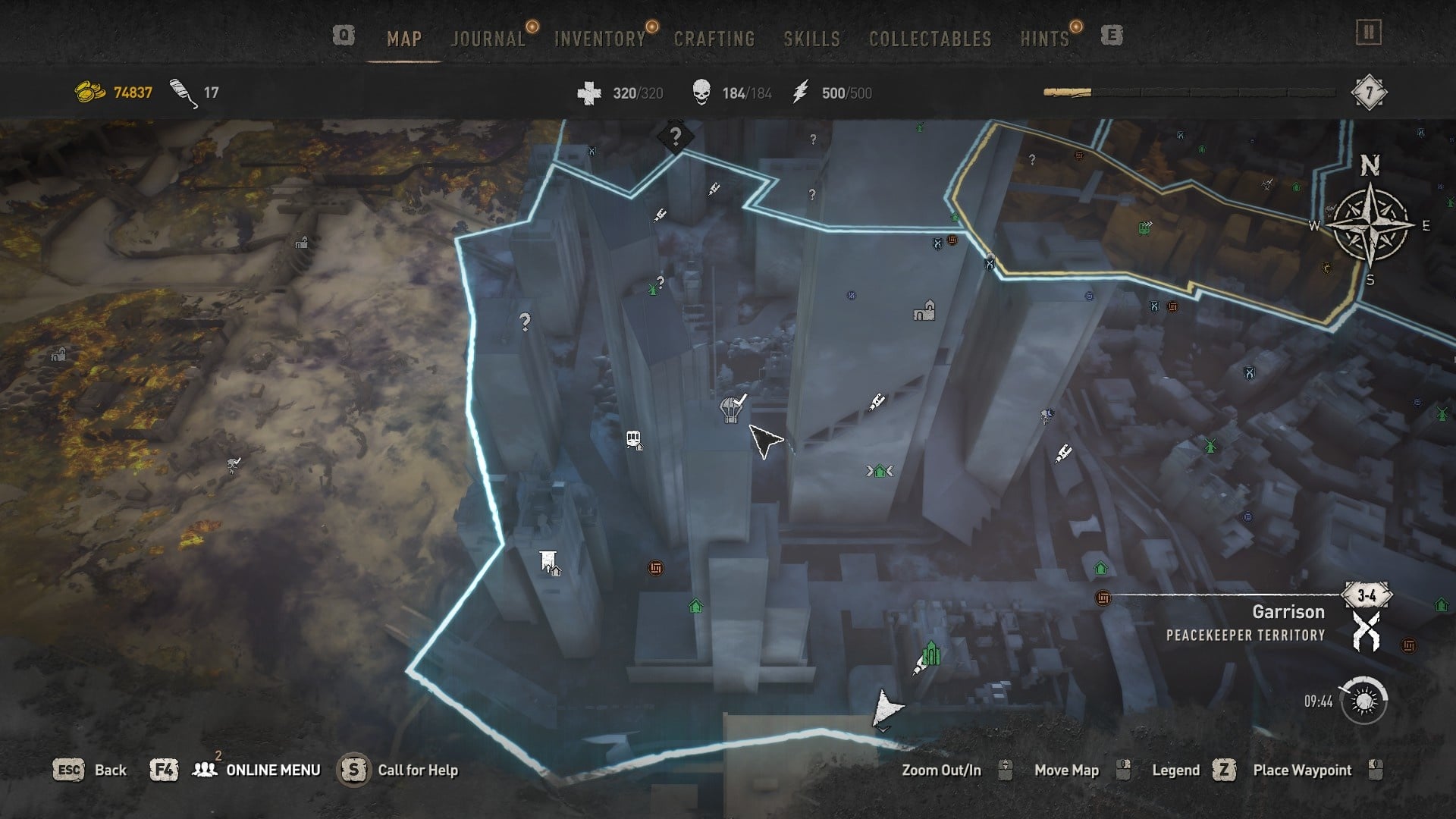This screenshot has height=819, width=1456.
Task: Select the airdrop parachute map marker
Action: click(x=730, y=409)
